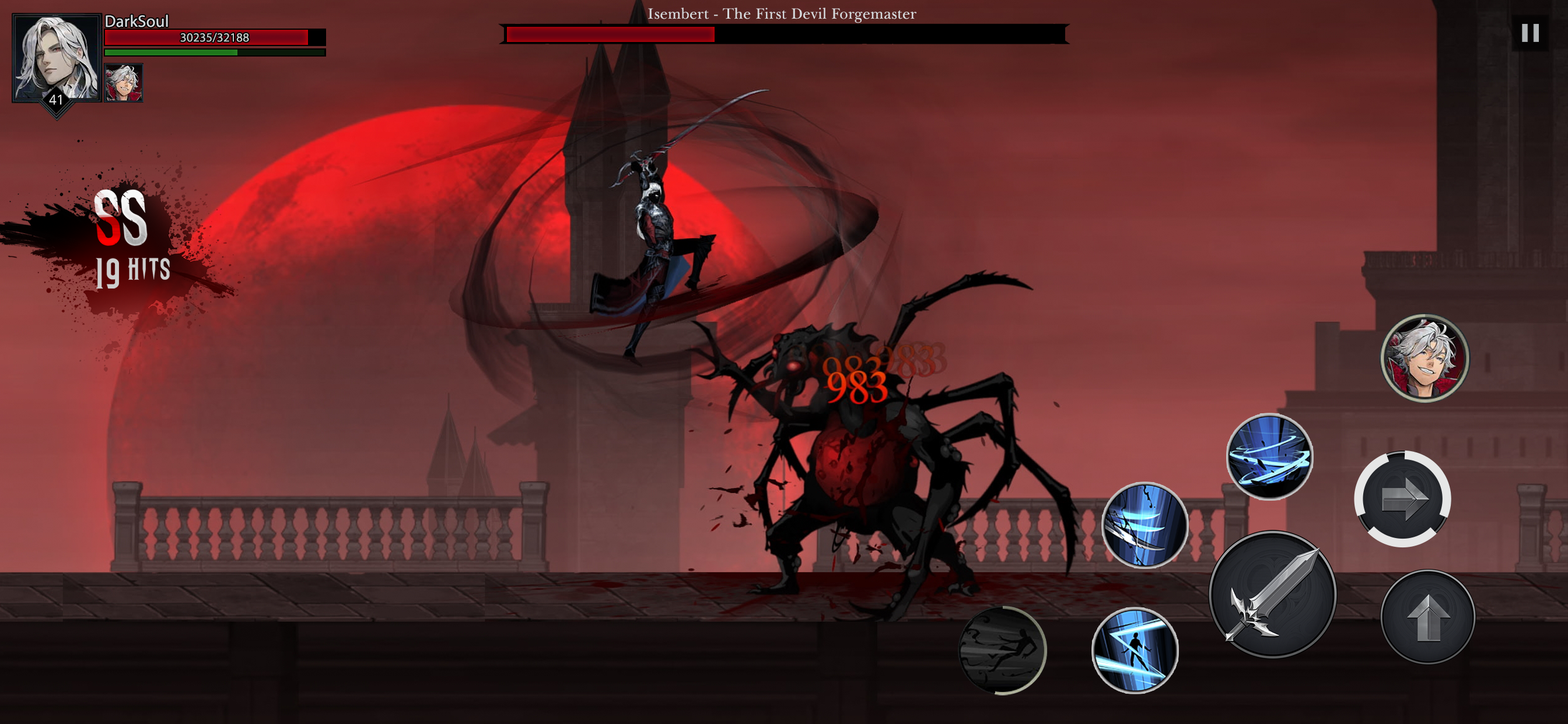Tap the small ally portrait below DarkSoul
The image size is (1568, 724).
(124, 83)
